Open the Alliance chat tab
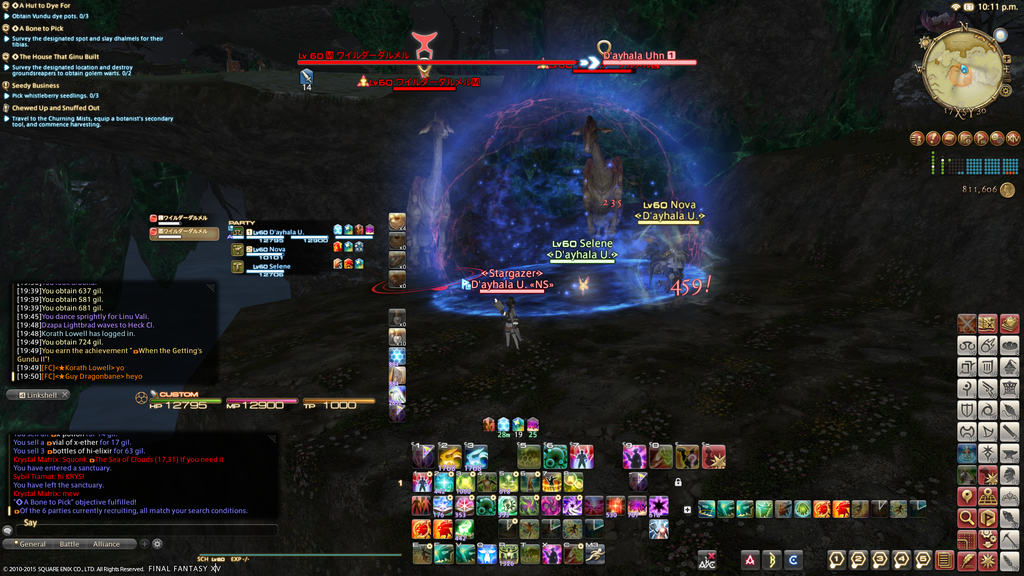1024x576 pixels. click(x=106, y=544)
